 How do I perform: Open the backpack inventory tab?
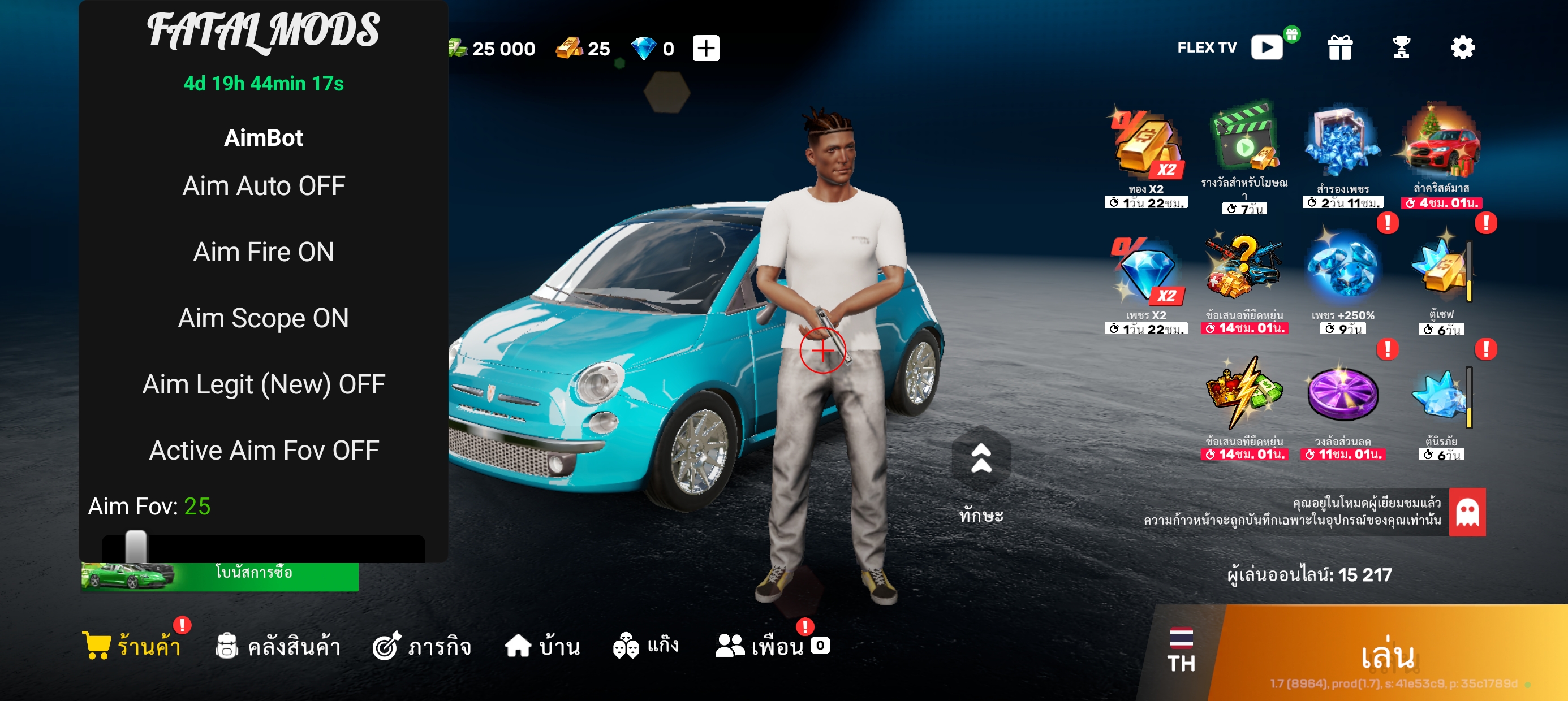point(278,646)
